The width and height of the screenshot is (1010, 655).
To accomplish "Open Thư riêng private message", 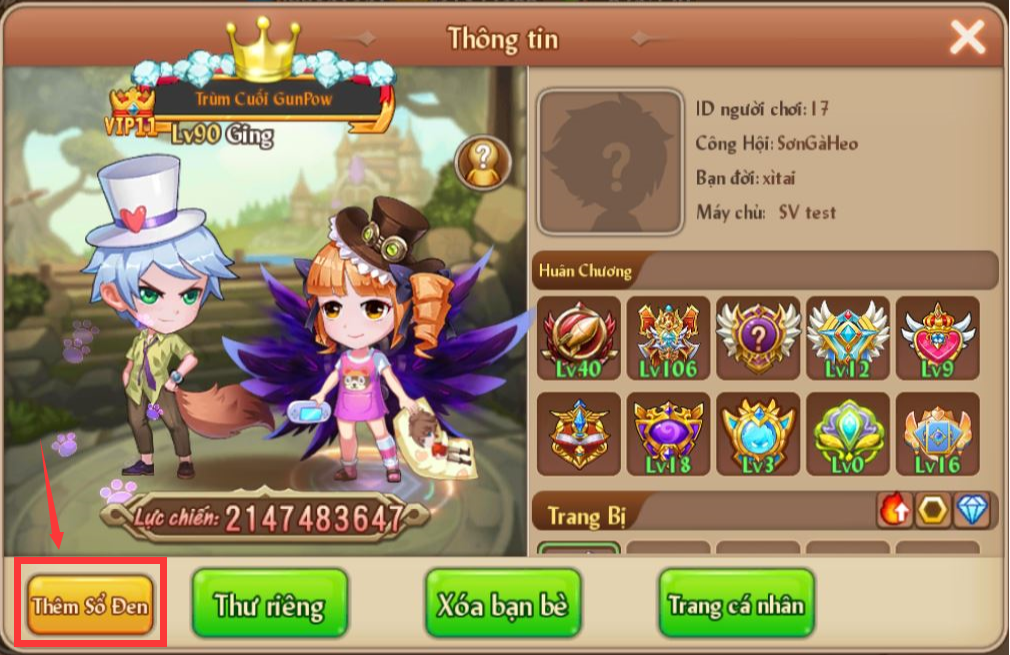I will click(269, 604).
